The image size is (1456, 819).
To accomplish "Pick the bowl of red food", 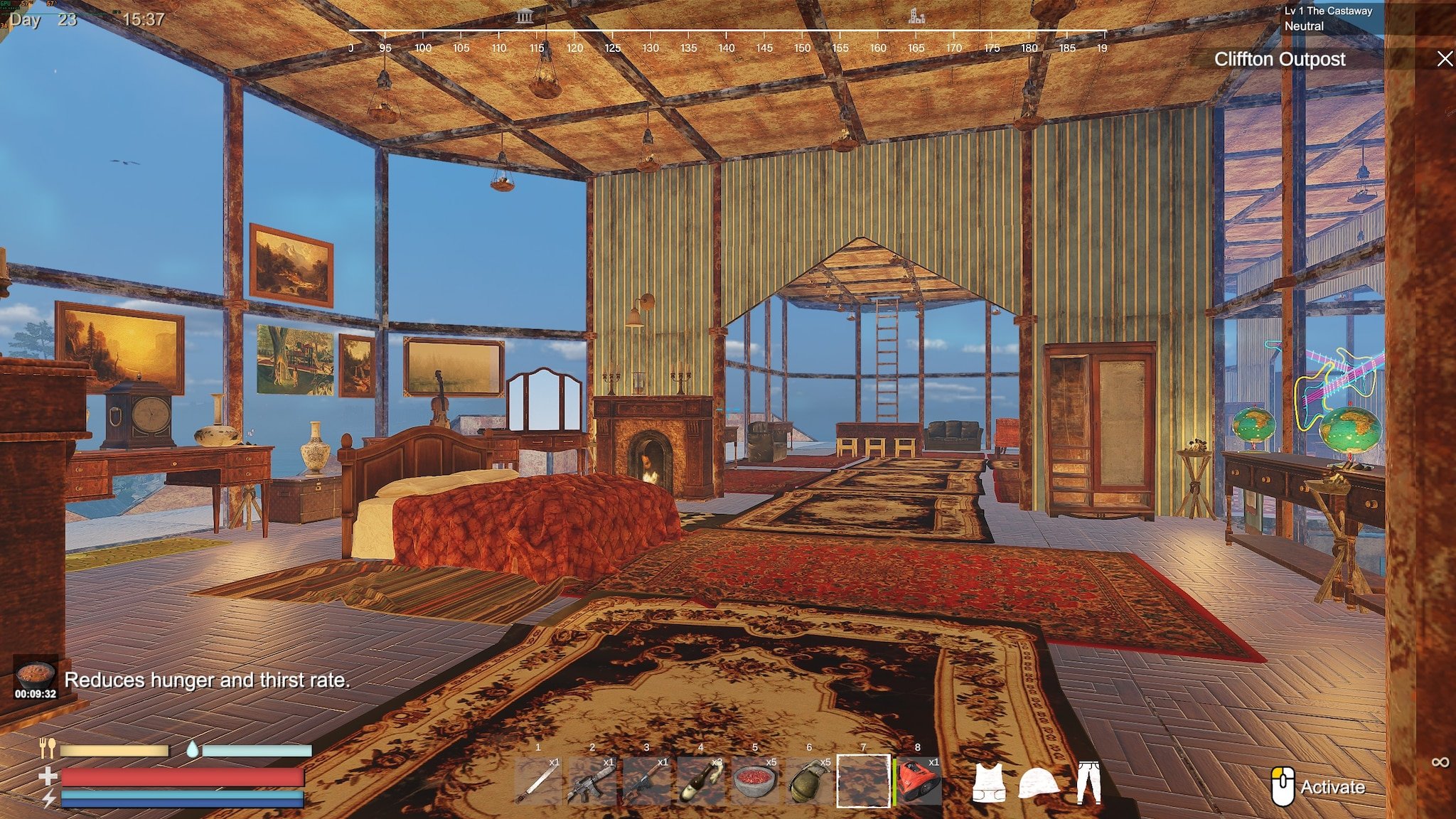I will 754,782.
